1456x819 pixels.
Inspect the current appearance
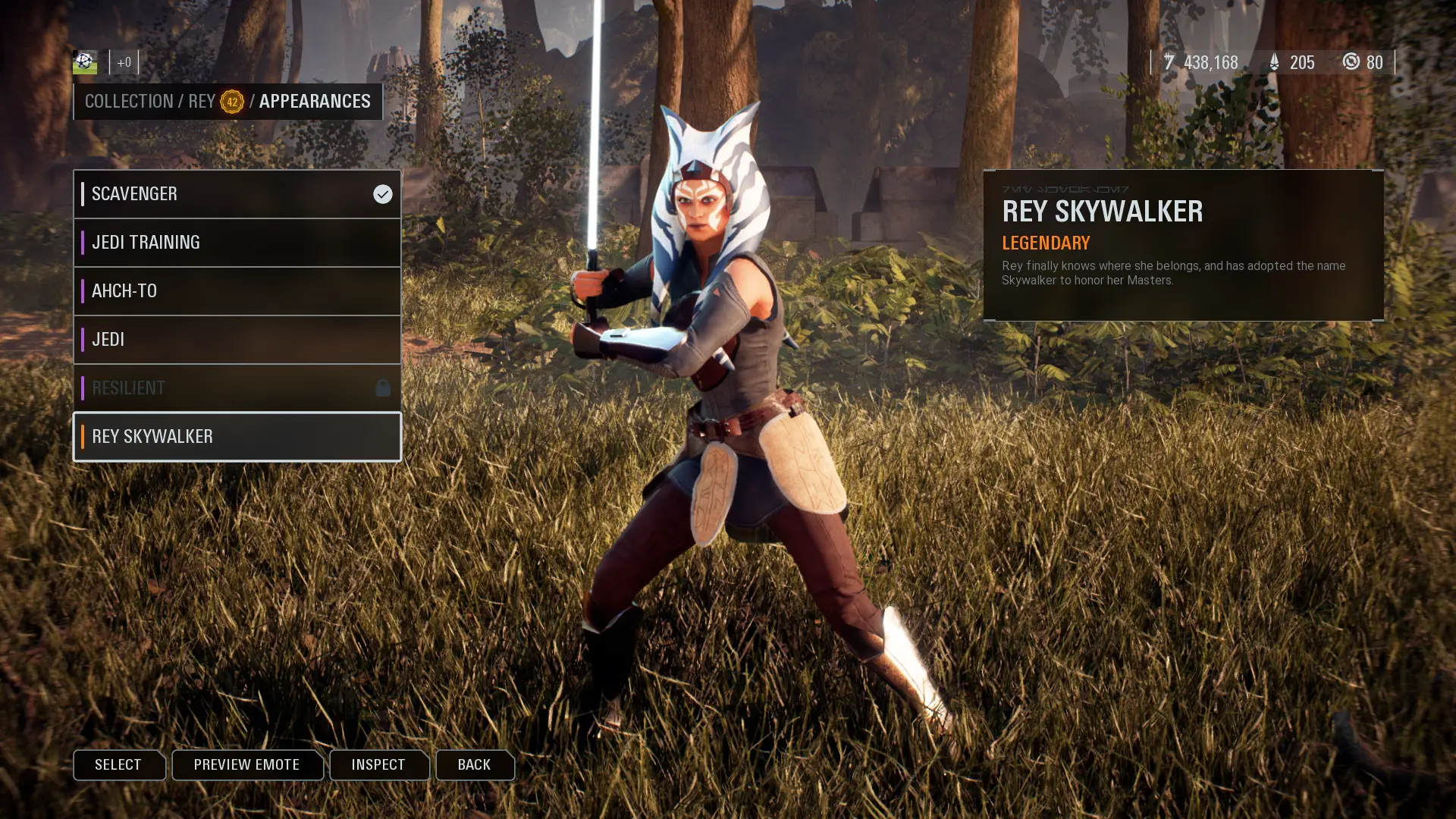point(378,764)
